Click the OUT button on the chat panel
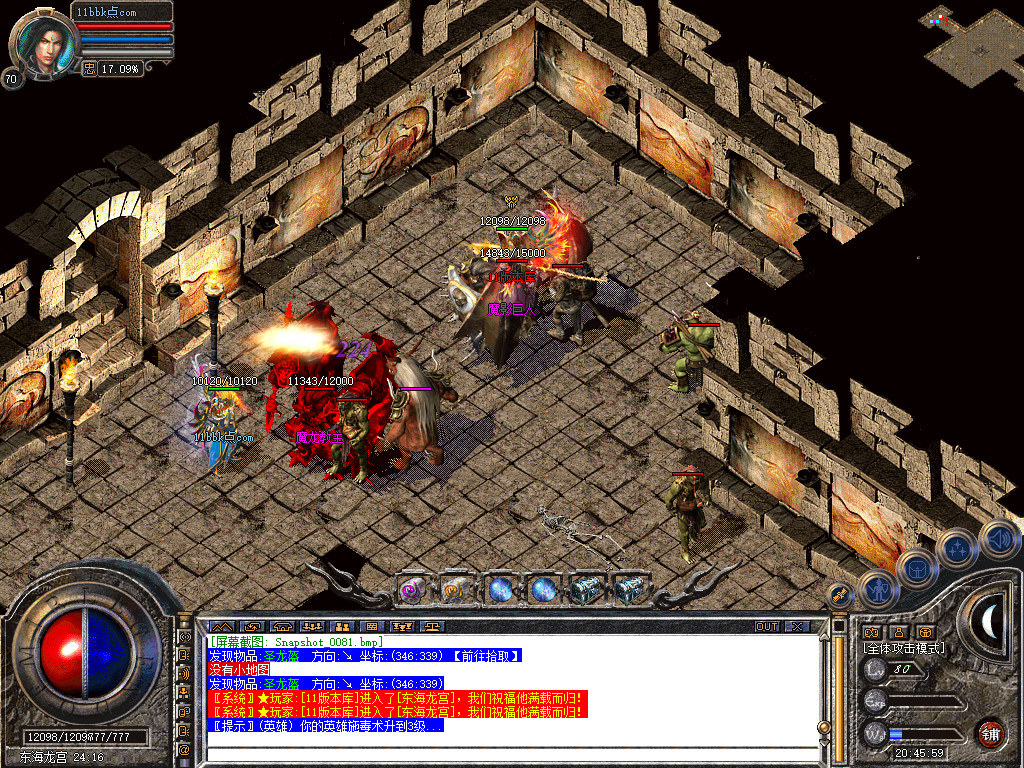 click(x=766, y=627)
